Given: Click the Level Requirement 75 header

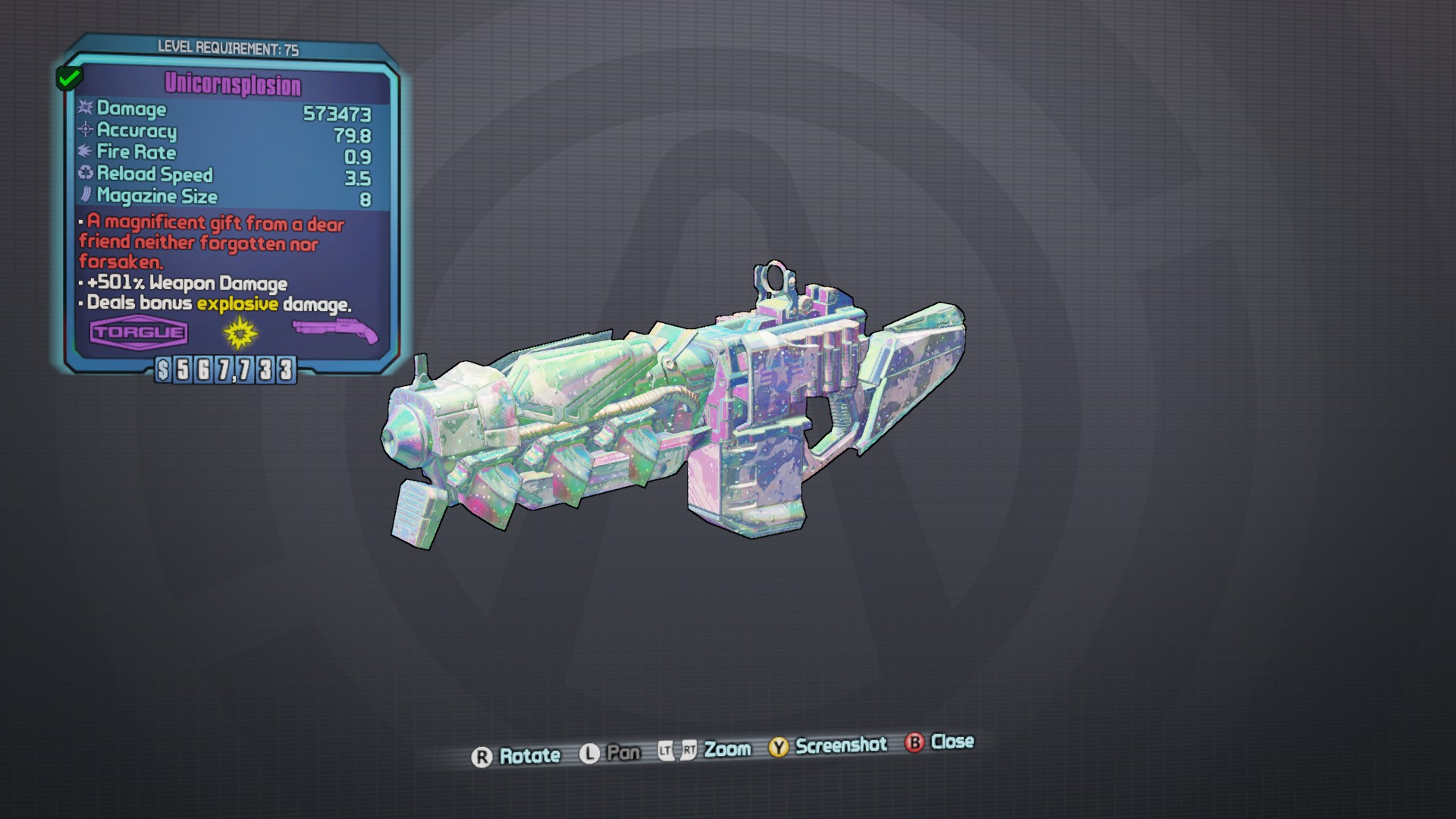Looking at the screenshot, I should (x=227, y=47).
